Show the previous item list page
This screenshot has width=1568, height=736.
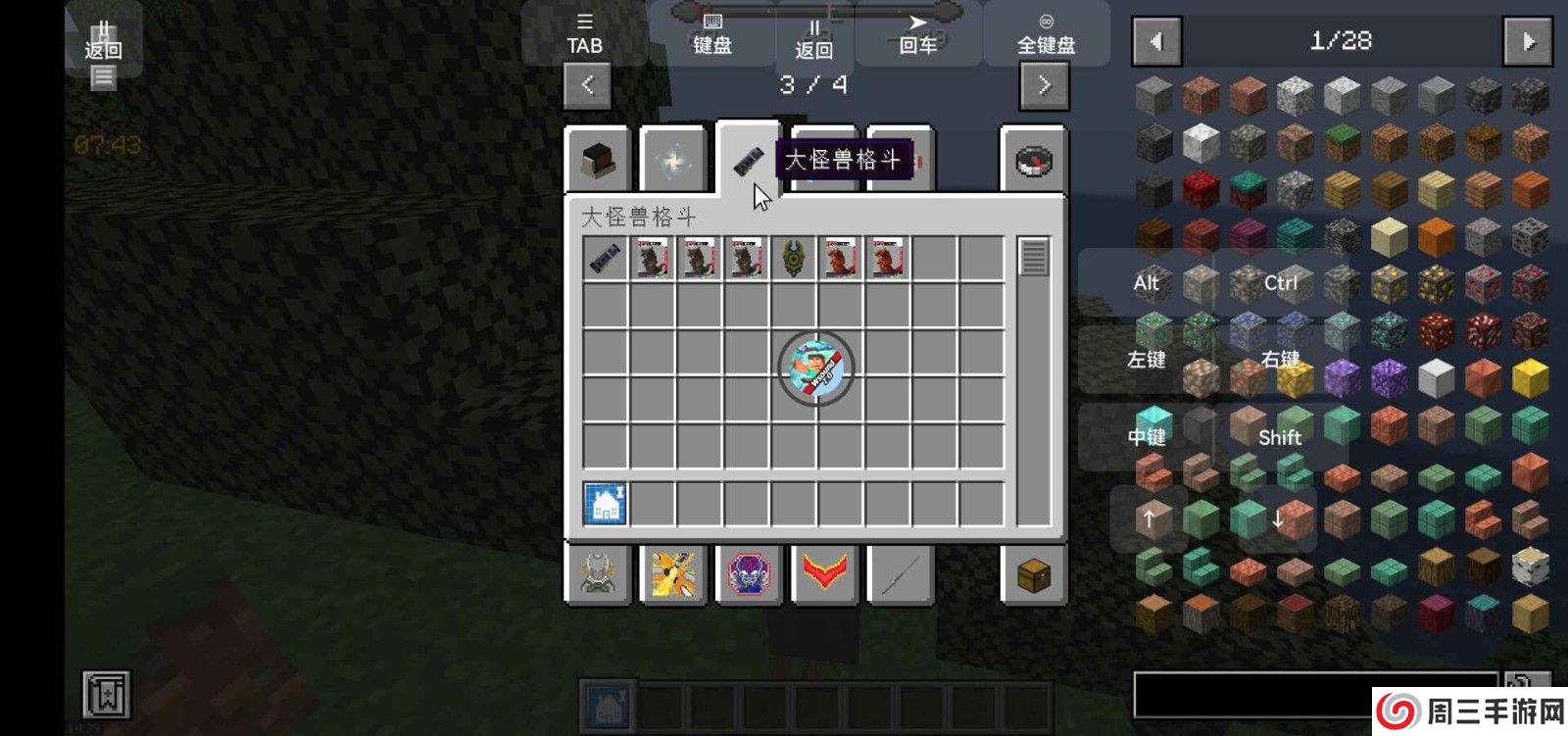1156,41
